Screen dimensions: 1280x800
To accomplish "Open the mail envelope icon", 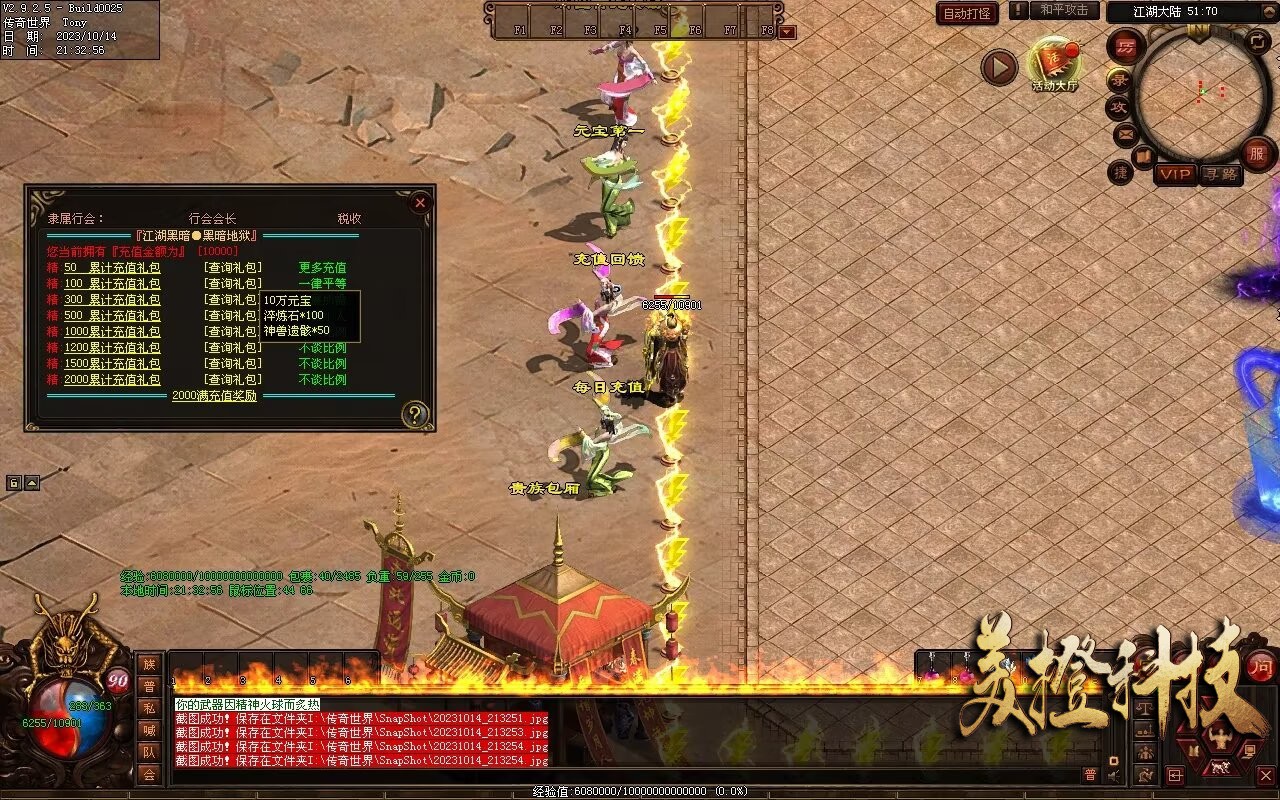I will coord(1125,133).
